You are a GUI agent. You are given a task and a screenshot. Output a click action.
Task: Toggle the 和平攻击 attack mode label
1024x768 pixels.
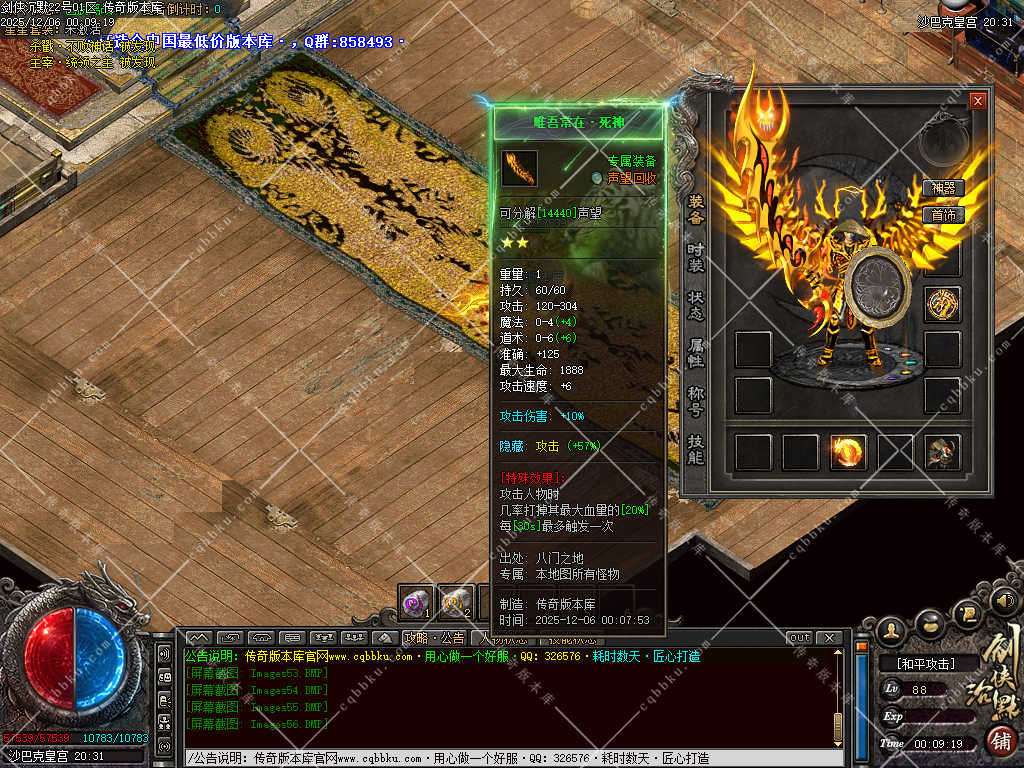(924, 663)
